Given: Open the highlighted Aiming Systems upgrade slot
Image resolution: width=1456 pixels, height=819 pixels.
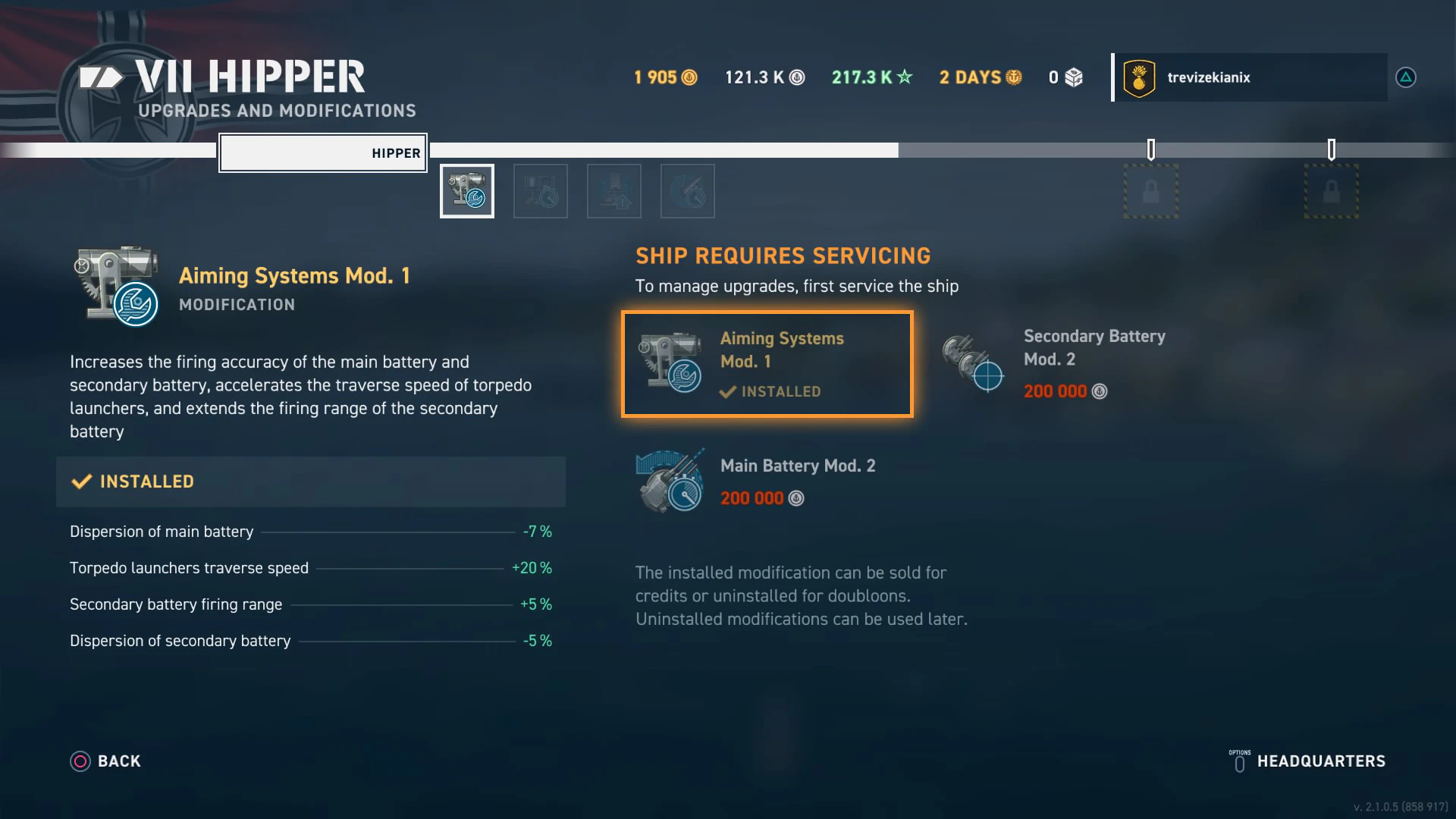Looking at the screenshot, I should tap(467, 191).
